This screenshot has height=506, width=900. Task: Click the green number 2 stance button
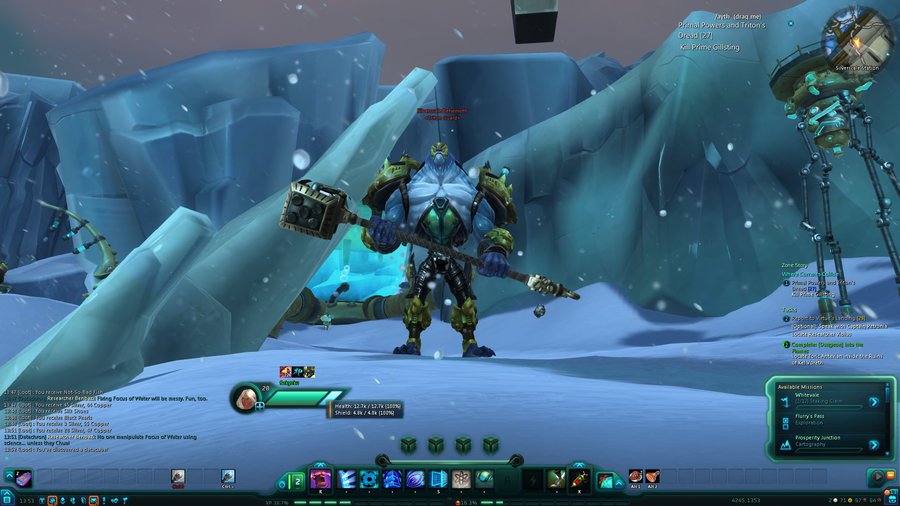[x=297, y=481]
